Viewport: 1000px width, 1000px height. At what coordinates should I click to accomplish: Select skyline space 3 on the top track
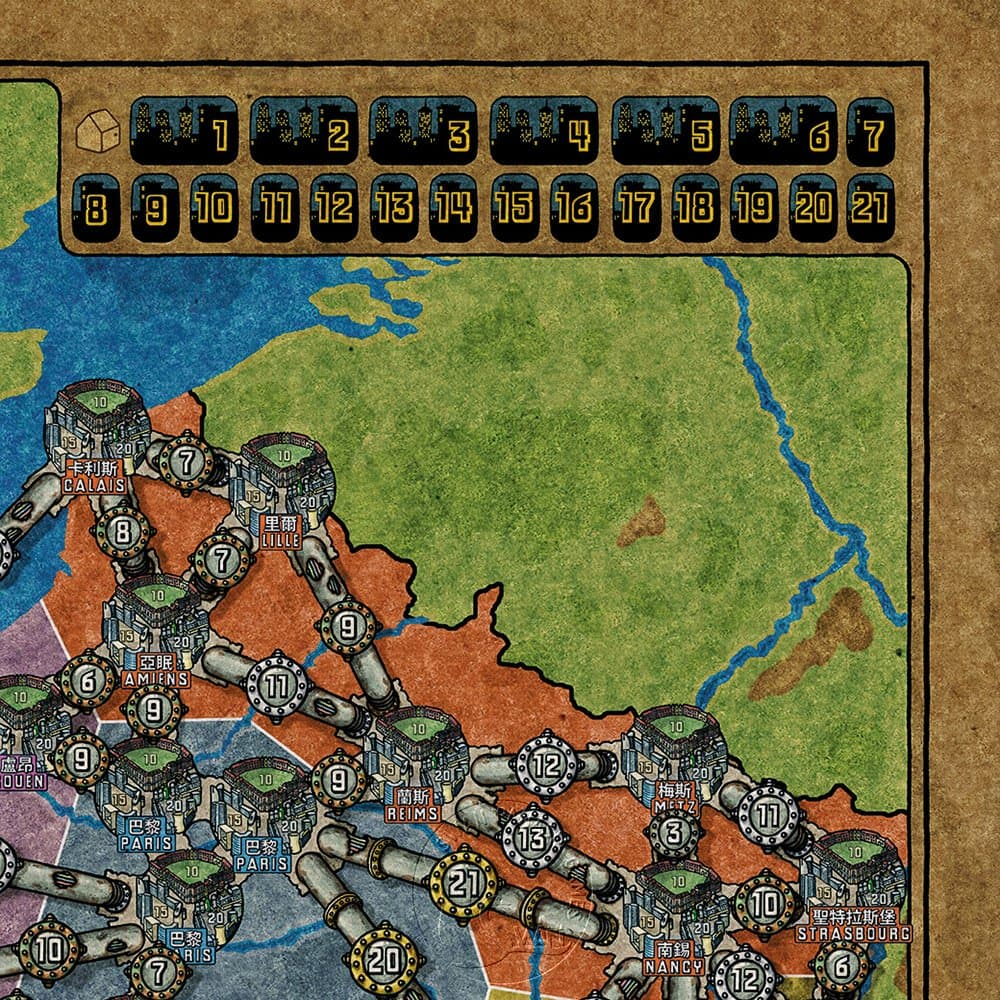423,131
